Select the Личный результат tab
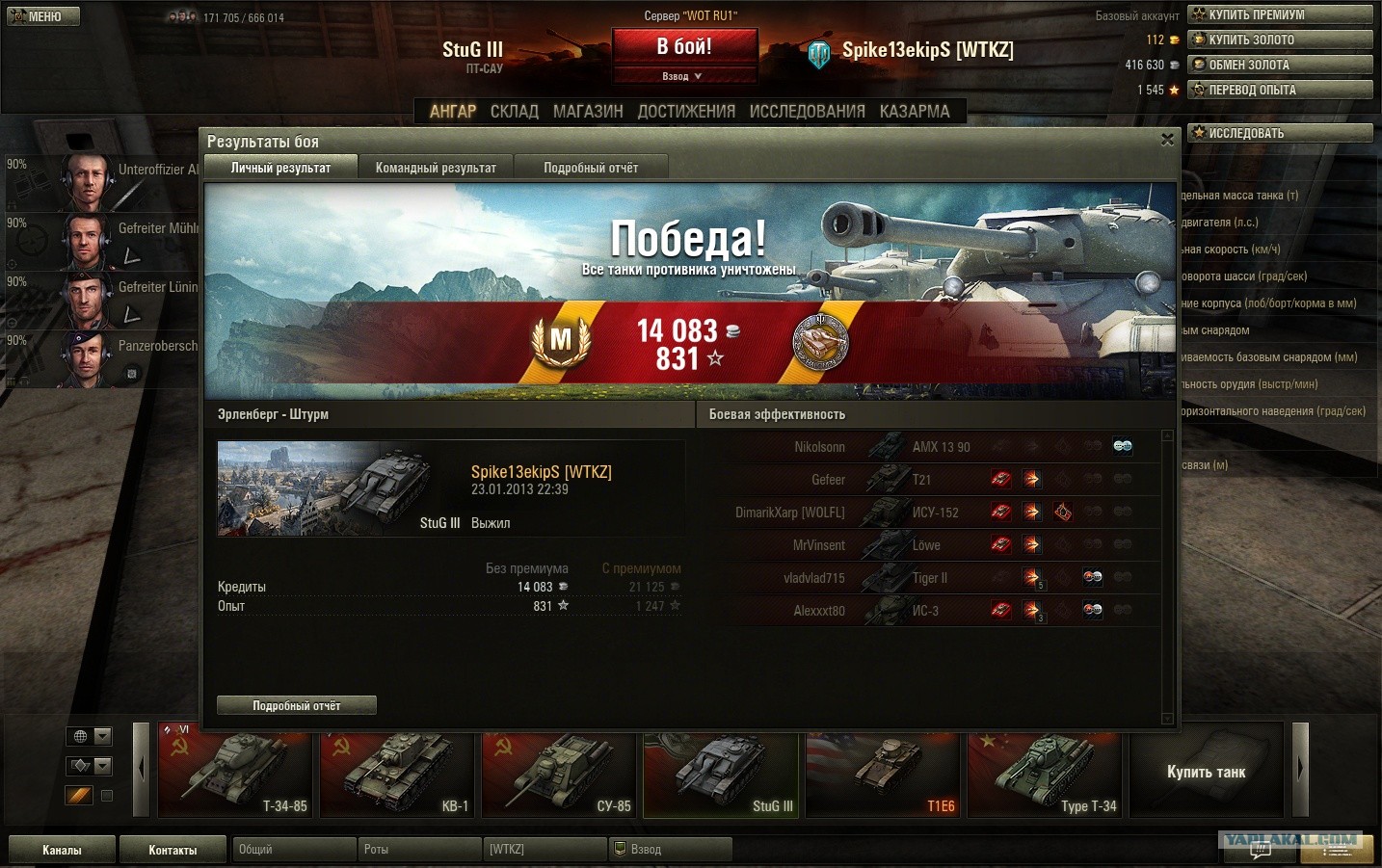 (x=280, y=168)
